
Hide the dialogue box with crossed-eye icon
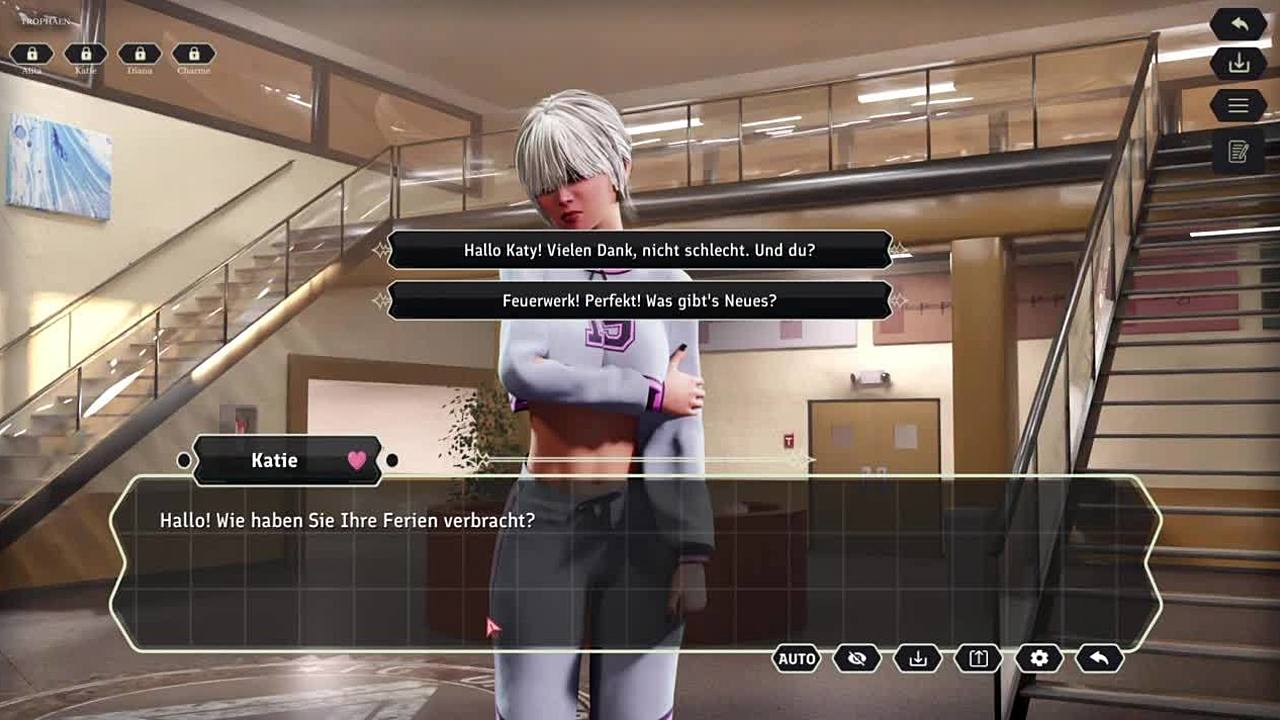[857, 658]
